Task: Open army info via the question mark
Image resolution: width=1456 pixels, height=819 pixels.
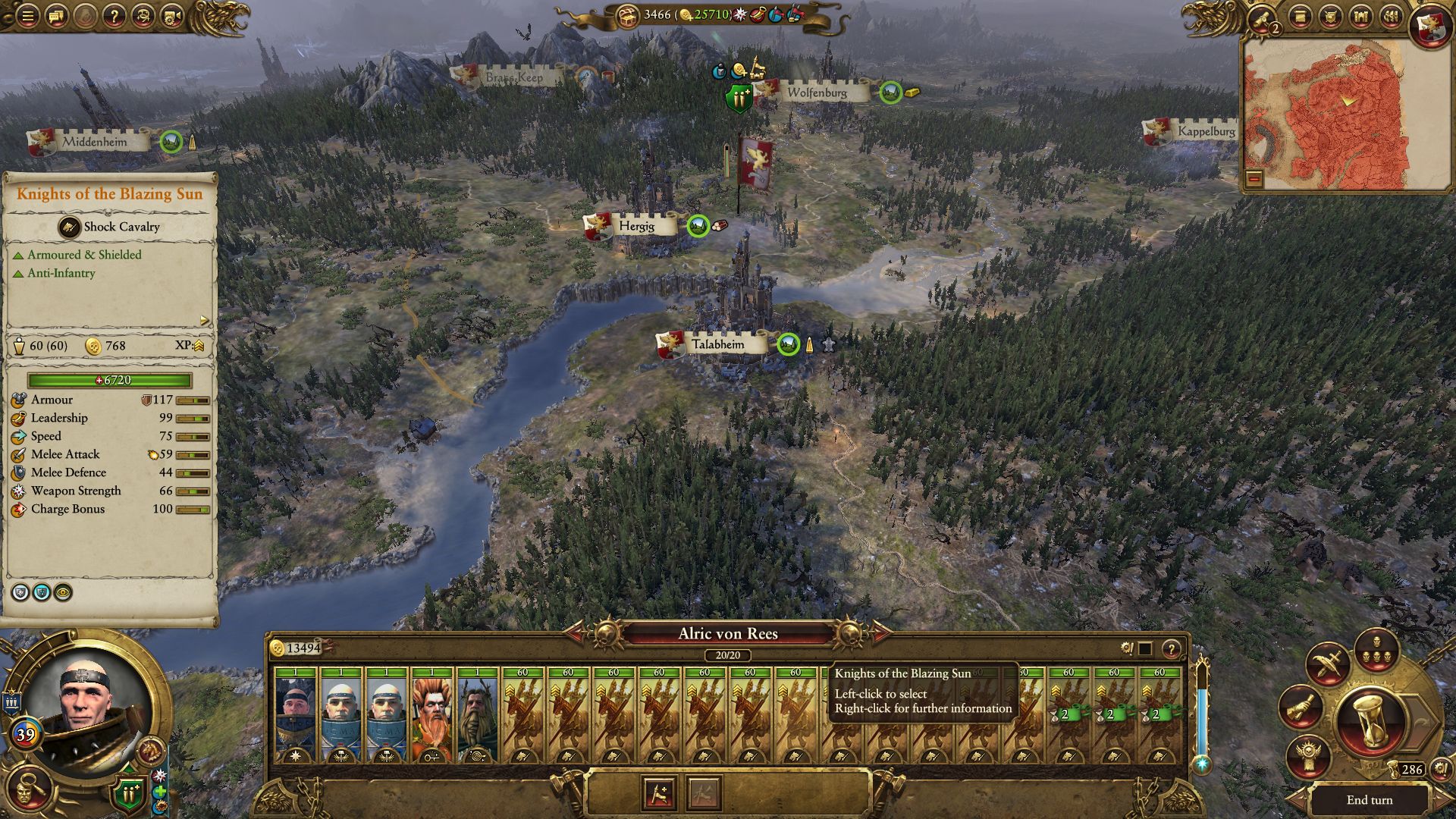Action: 1172,648
